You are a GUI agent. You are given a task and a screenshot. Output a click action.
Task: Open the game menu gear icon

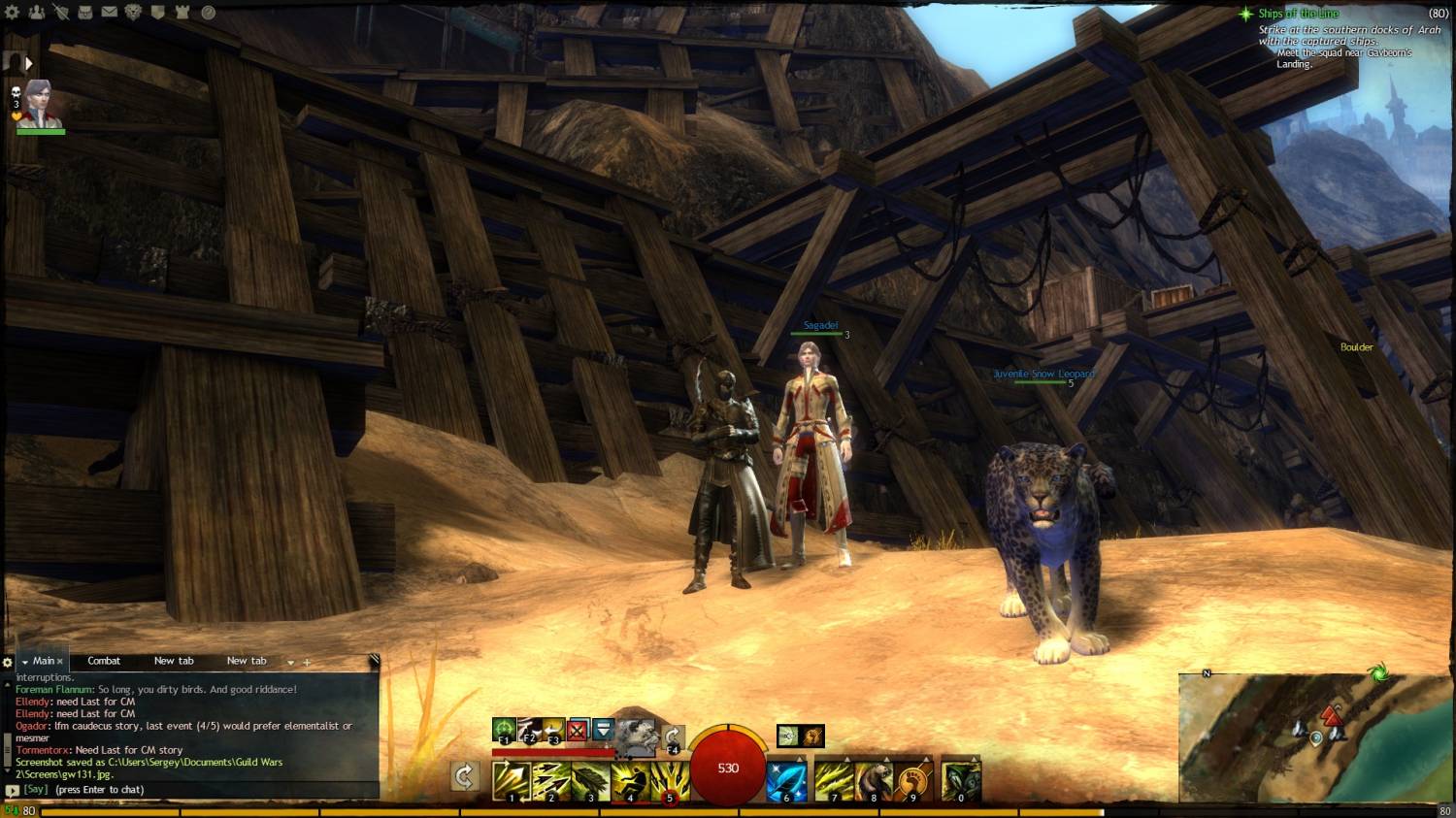[x=13, y=13]
